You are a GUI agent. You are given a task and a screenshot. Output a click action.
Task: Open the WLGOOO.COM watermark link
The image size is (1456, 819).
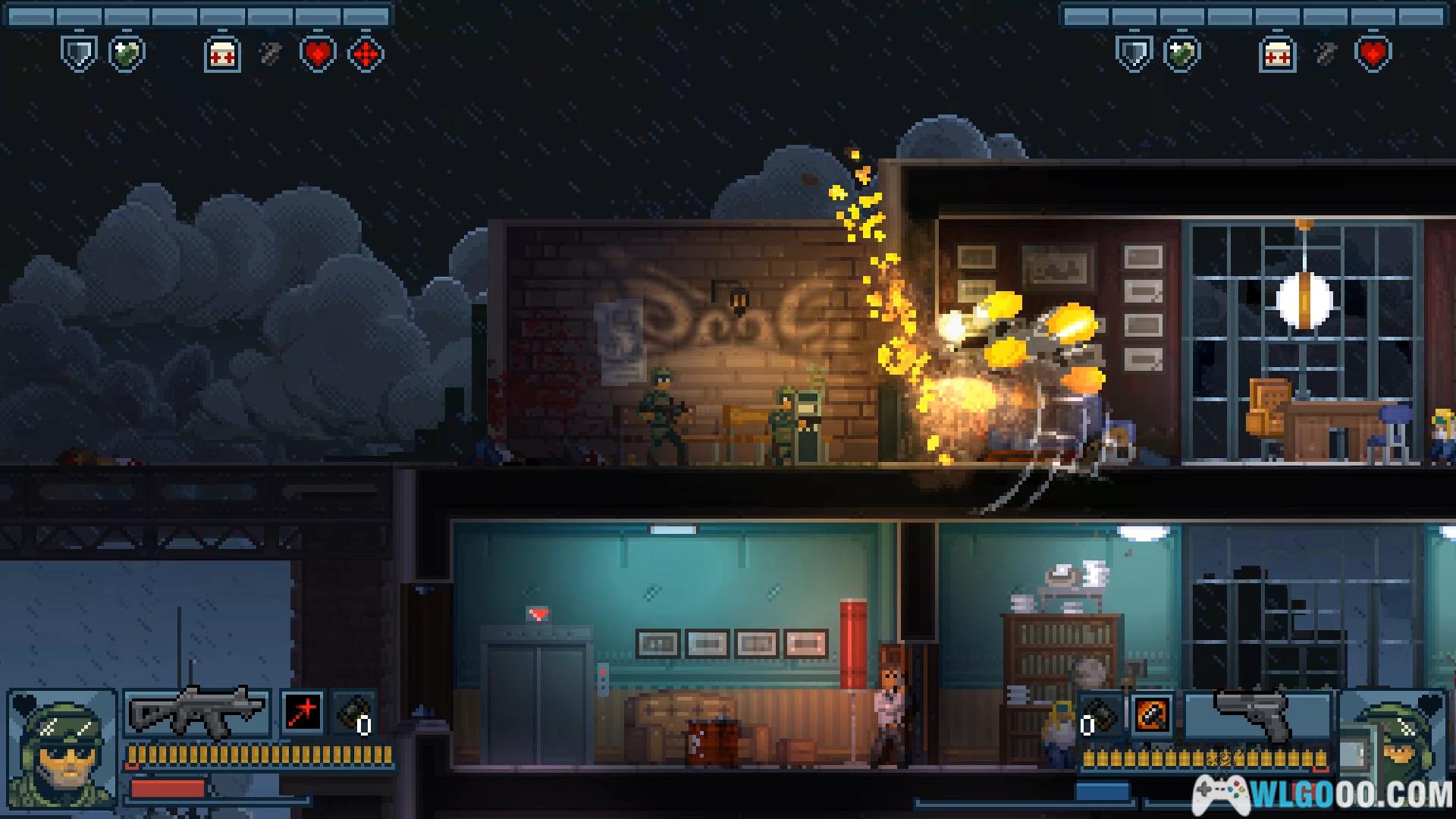coord(1323,795)
